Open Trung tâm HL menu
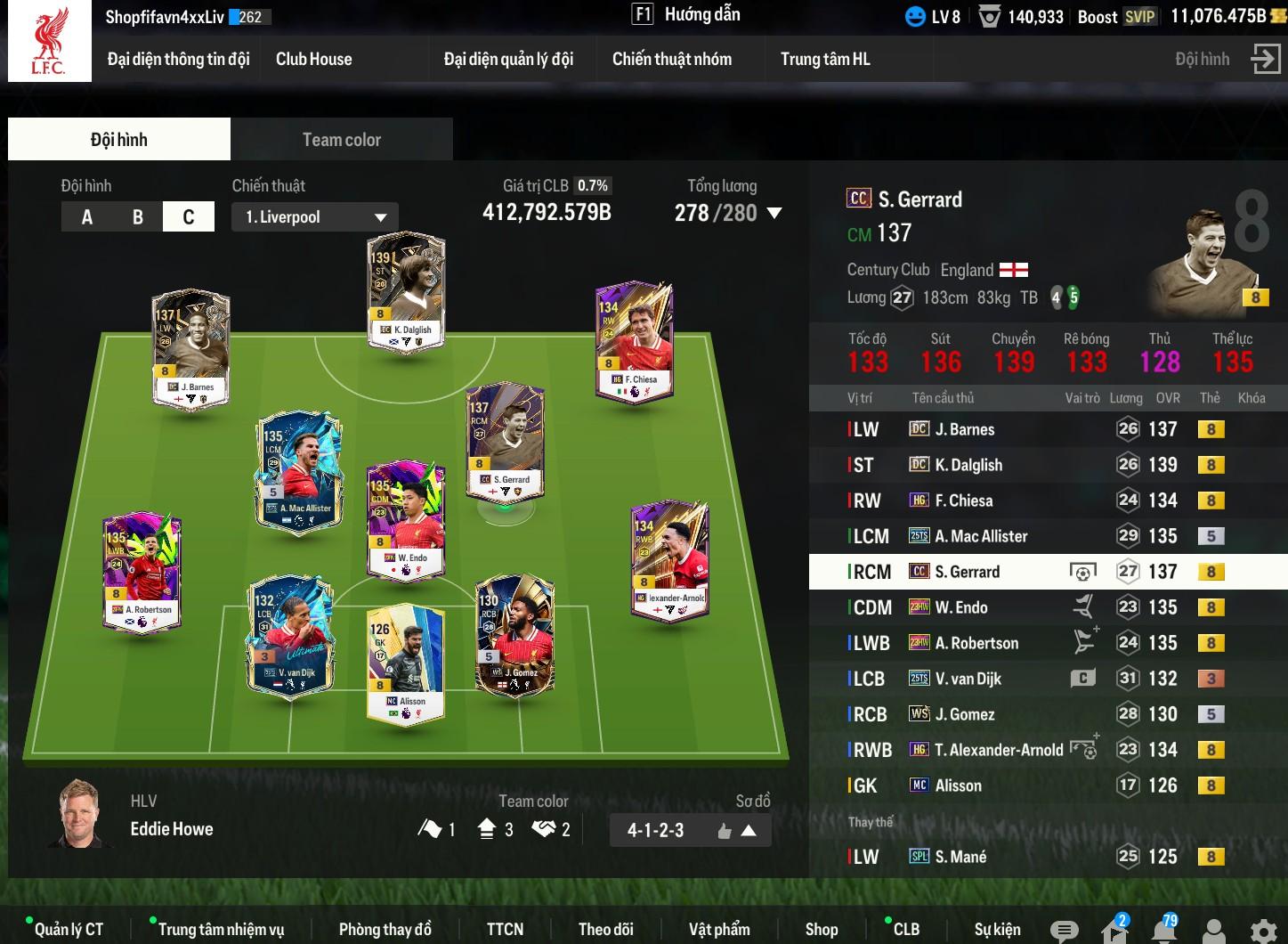This screenshot has height=944, width=1288. (824, 59)
